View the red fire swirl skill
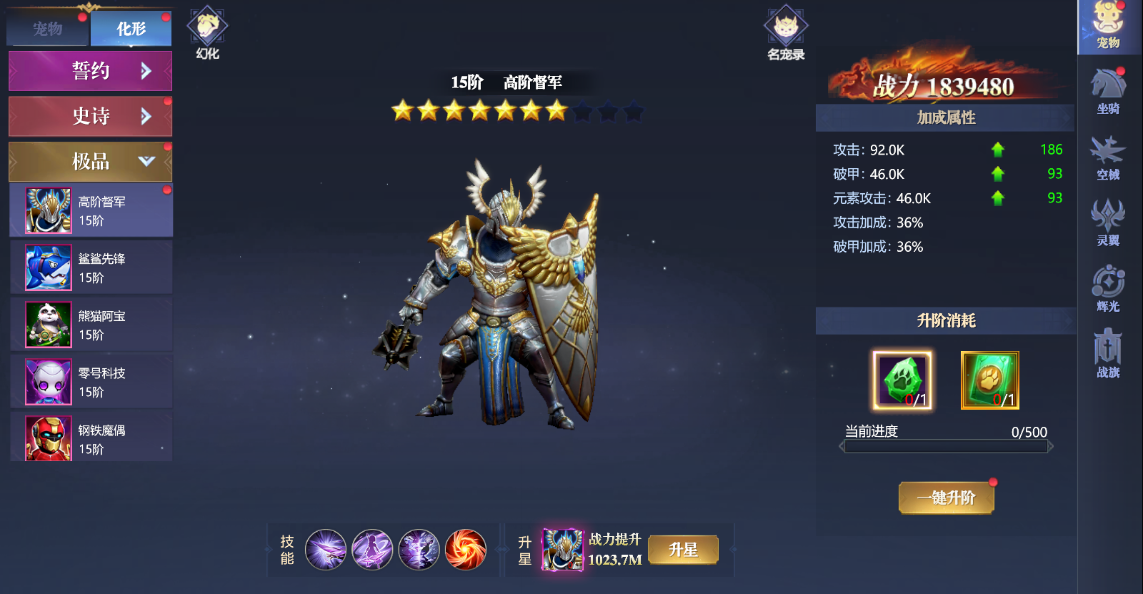The height and width of the screenshot is (594, 1143). tap(466, 550)
